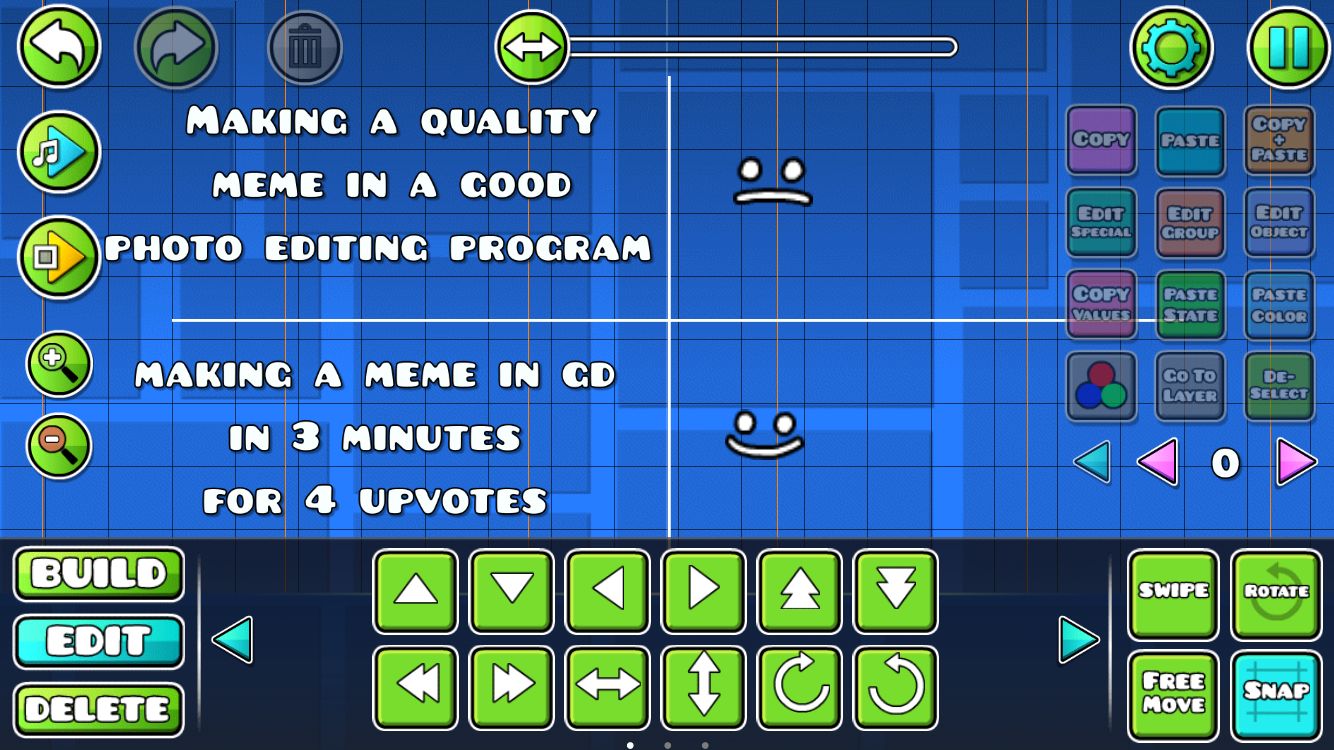This screenshot has height=750, width=1334.
Task: Open the trash/delete-all icon
Action: click(305, 45)
